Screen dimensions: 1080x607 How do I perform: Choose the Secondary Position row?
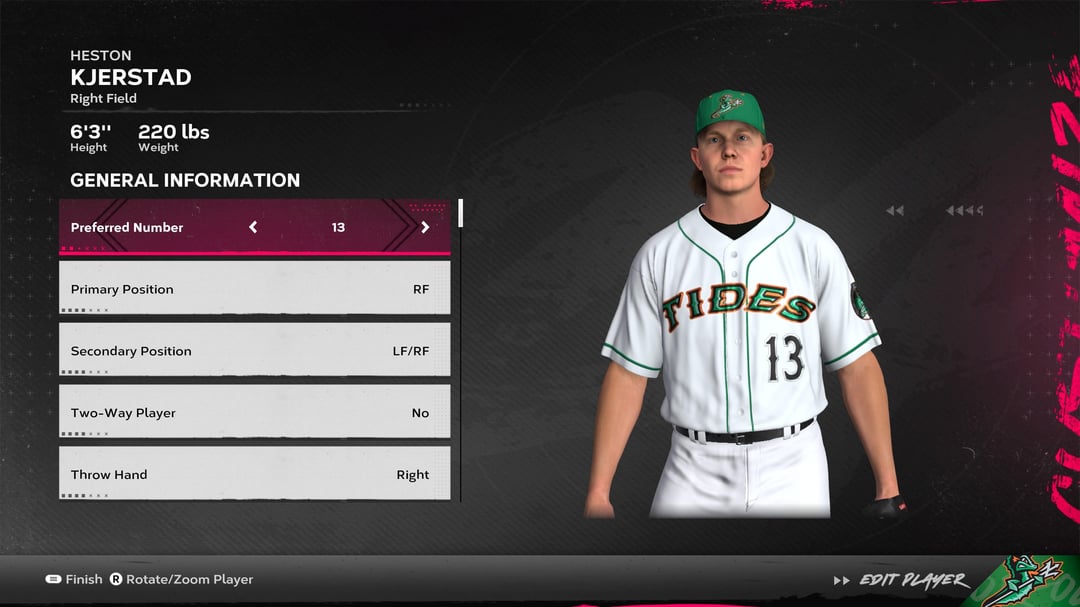click(x=254, y=351)
